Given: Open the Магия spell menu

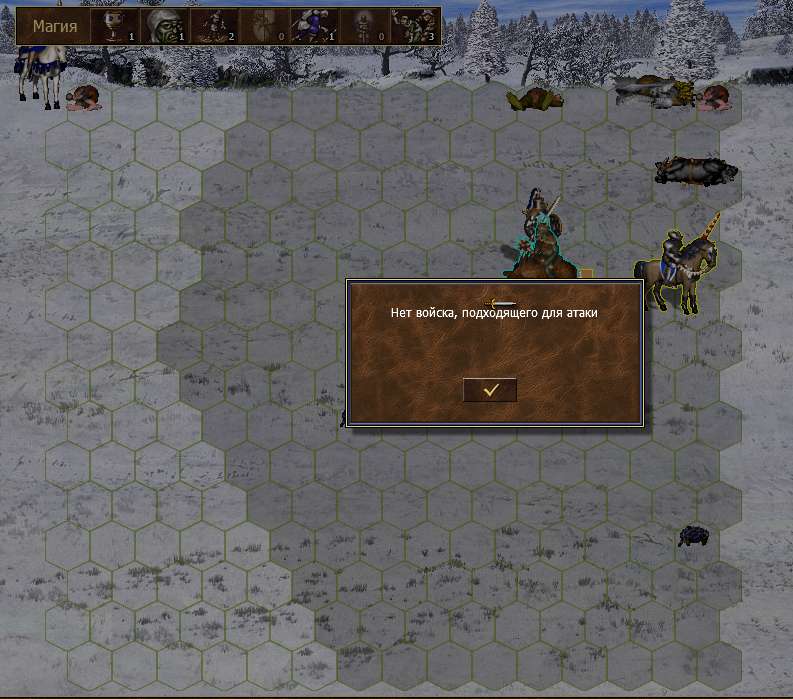Looking at the screenshot, I should (54, 26).
